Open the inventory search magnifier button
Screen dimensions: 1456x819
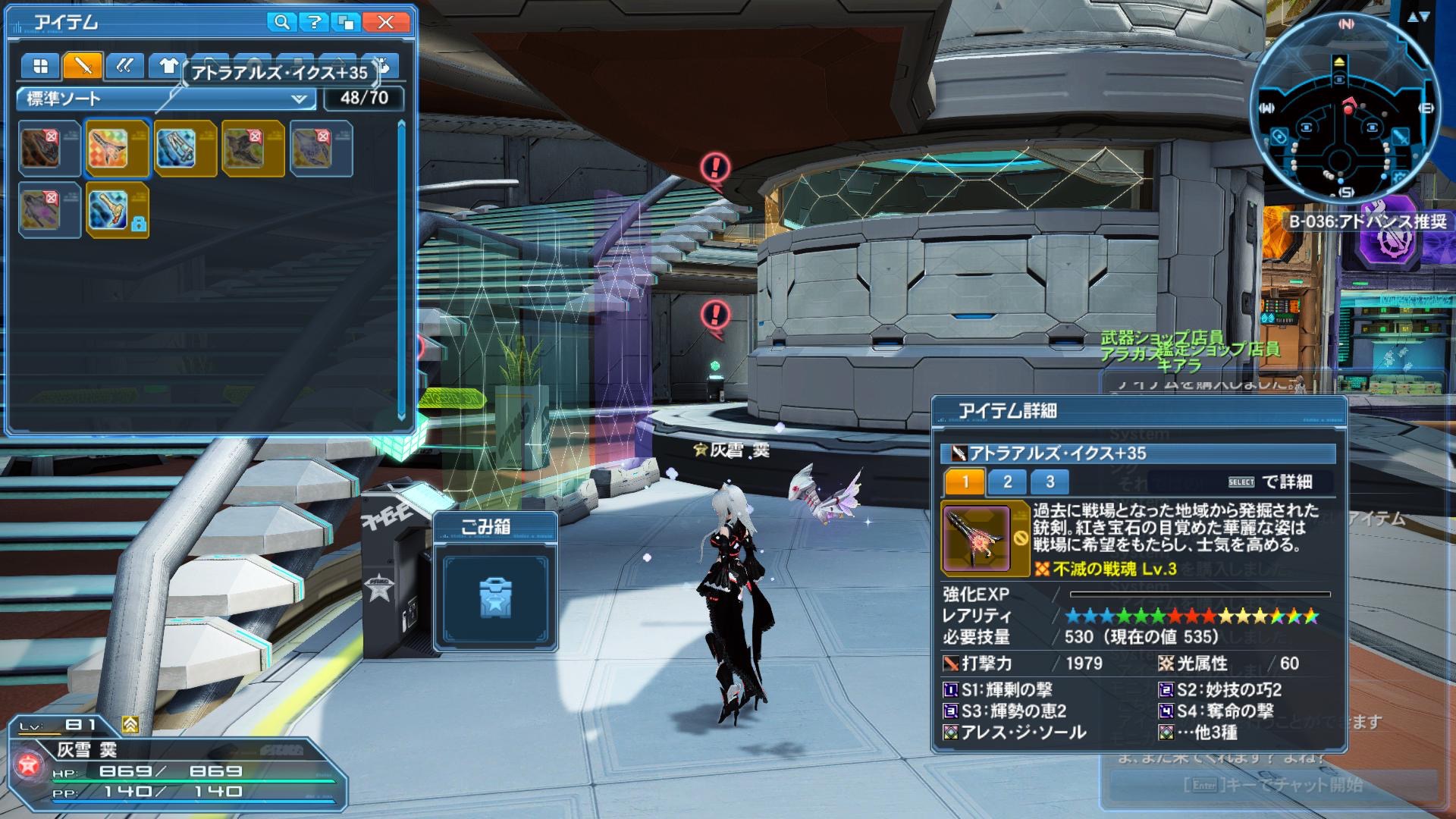pos(281,22)
